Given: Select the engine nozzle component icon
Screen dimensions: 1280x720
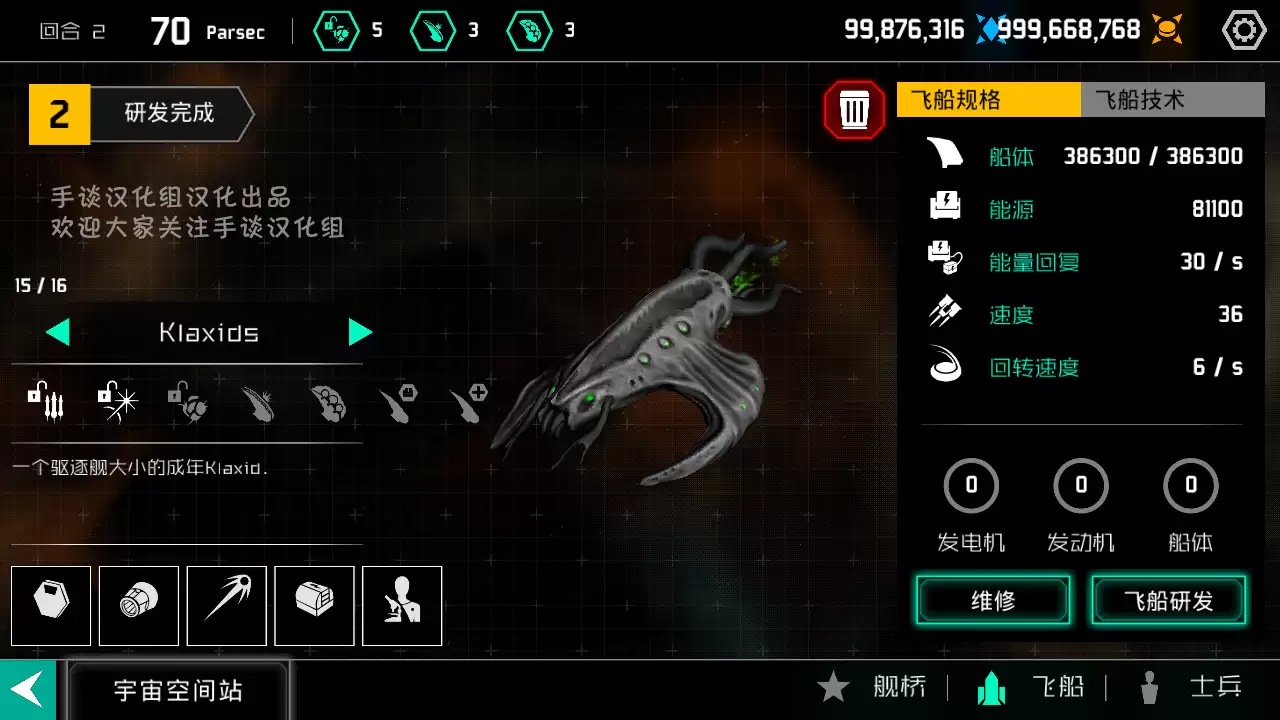Looking at the screenshot, I should 138,606.
